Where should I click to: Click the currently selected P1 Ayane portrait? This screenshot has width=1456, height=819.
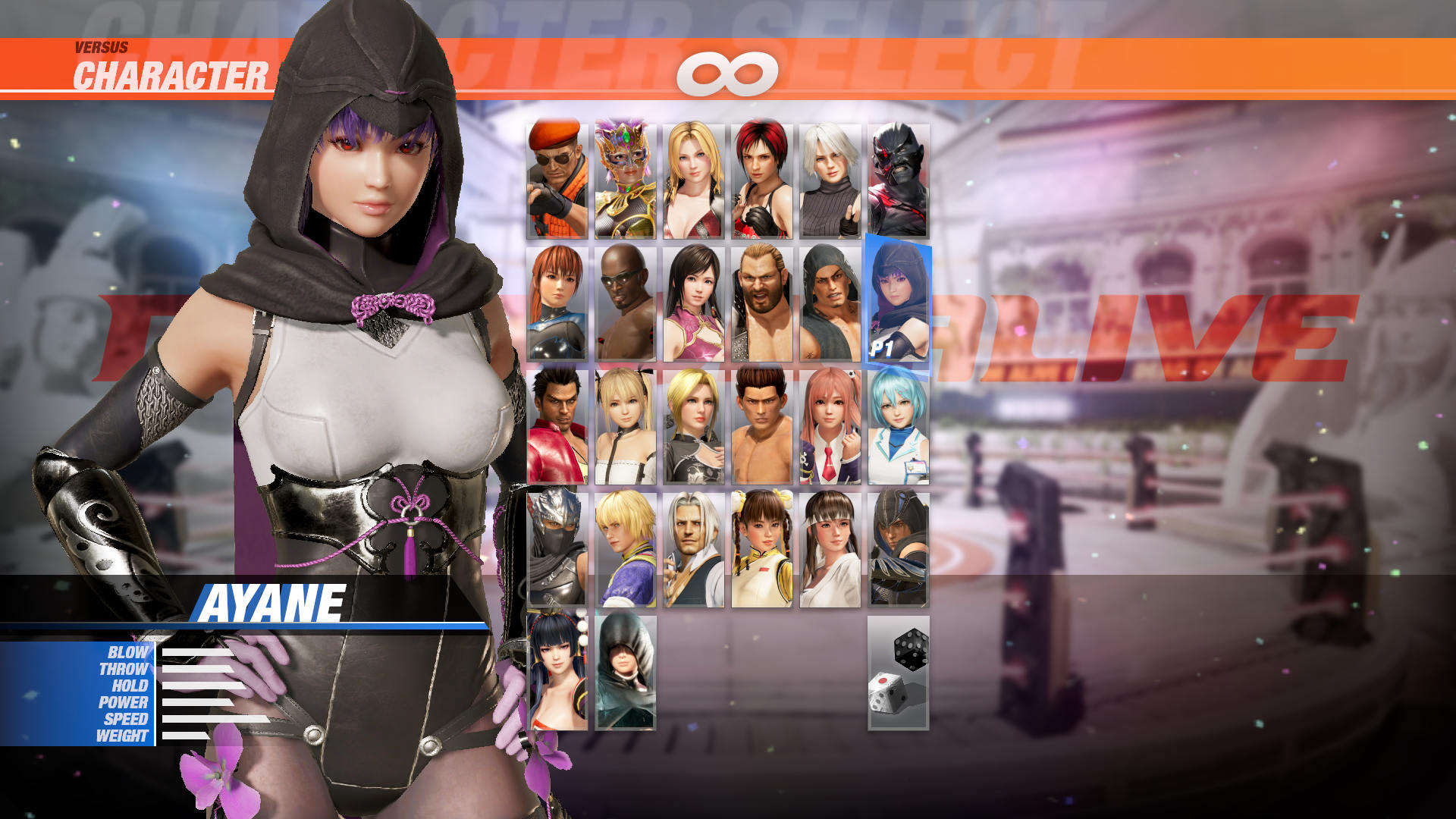pos(897,303)
